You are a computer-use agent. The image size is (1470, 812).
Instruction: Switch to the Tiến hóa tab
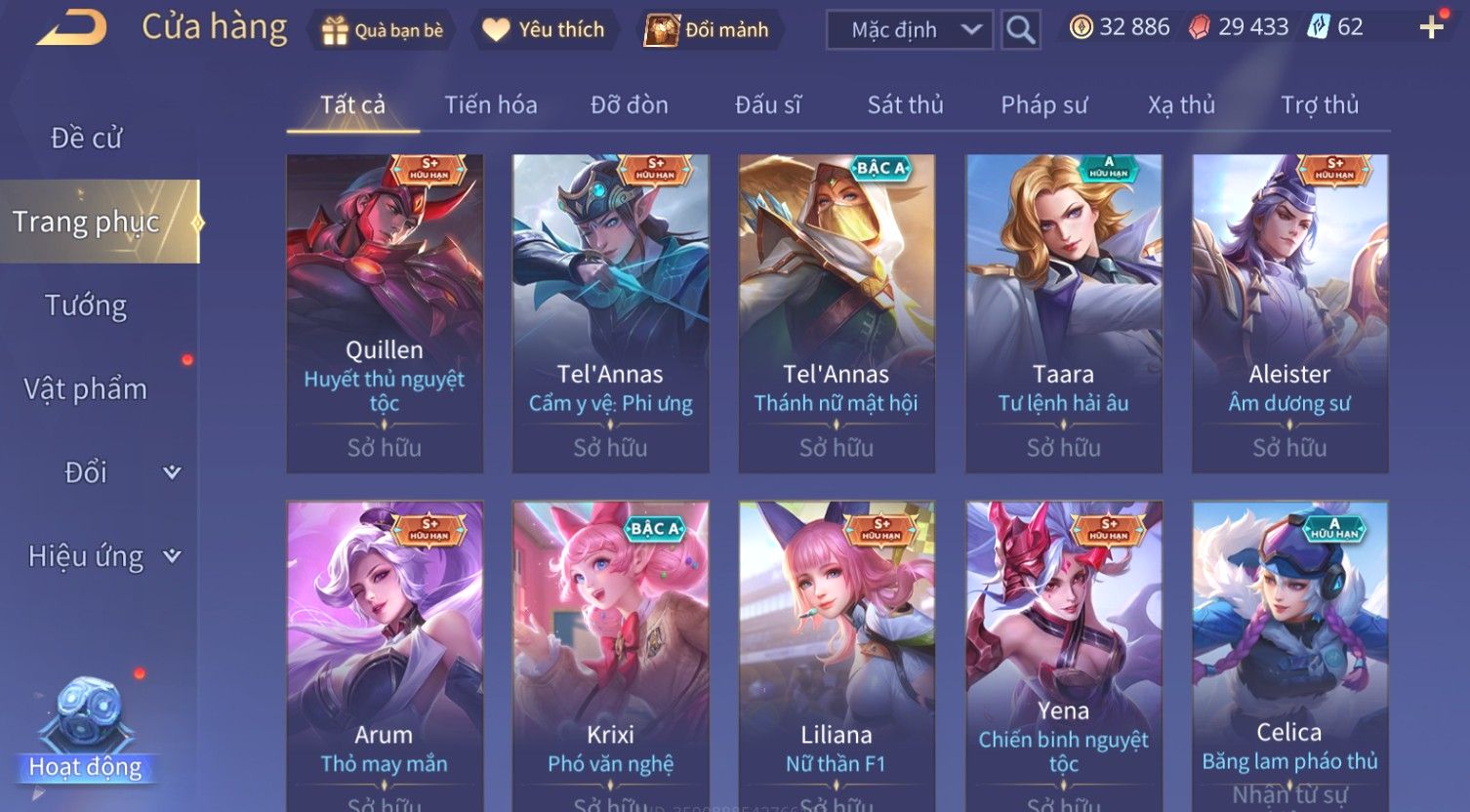point(490,104)
